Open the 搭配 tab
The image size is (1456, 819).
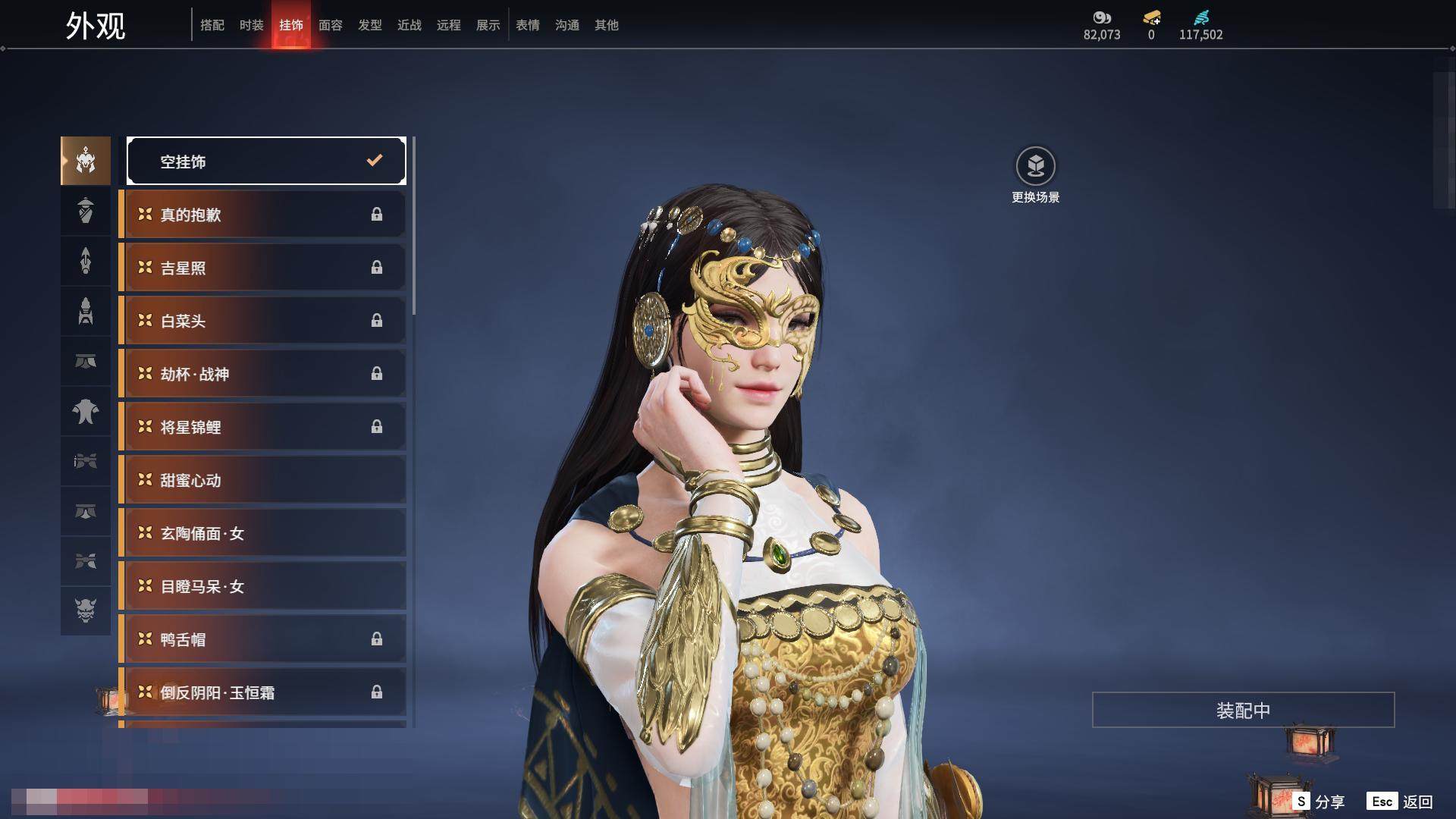(x=212, y=25)
